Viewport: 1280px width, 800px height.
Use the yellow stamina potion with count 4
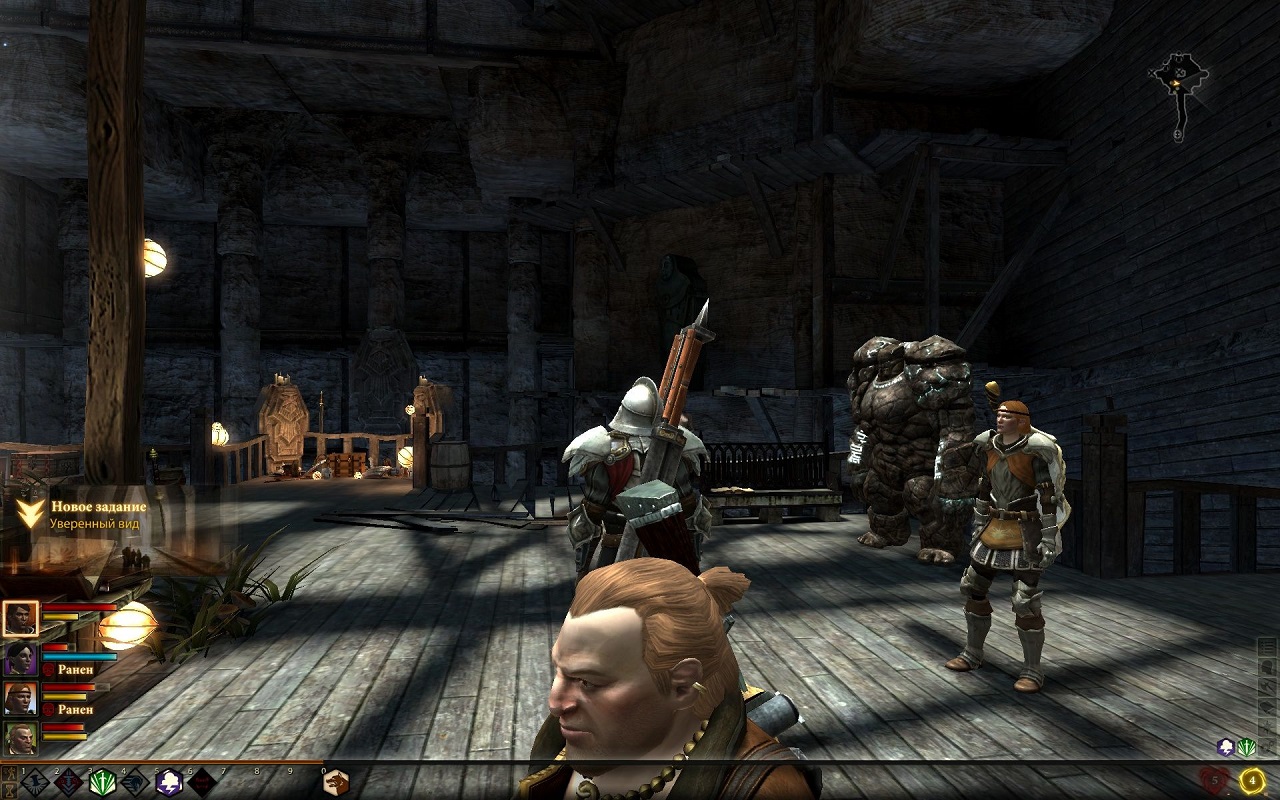(1251, 780)
